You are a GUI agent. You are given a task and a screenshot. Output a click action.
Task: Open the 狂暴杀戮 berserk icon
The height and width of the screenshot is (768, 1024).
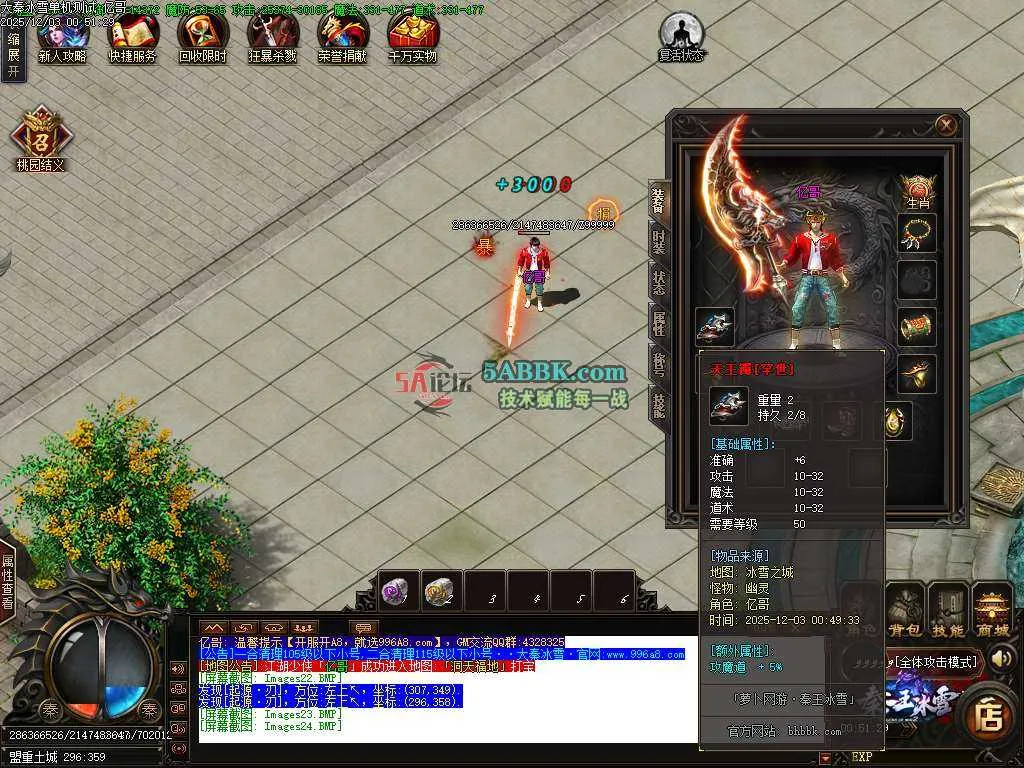272,38
